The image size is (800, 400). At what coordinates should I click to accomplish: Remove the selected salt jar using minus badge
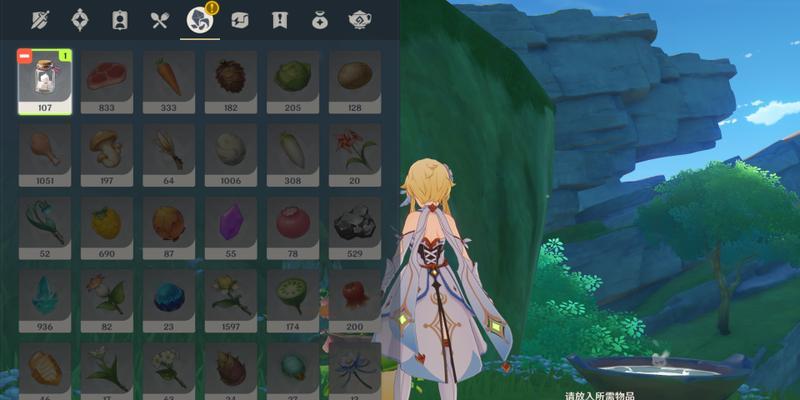[26, 56]
